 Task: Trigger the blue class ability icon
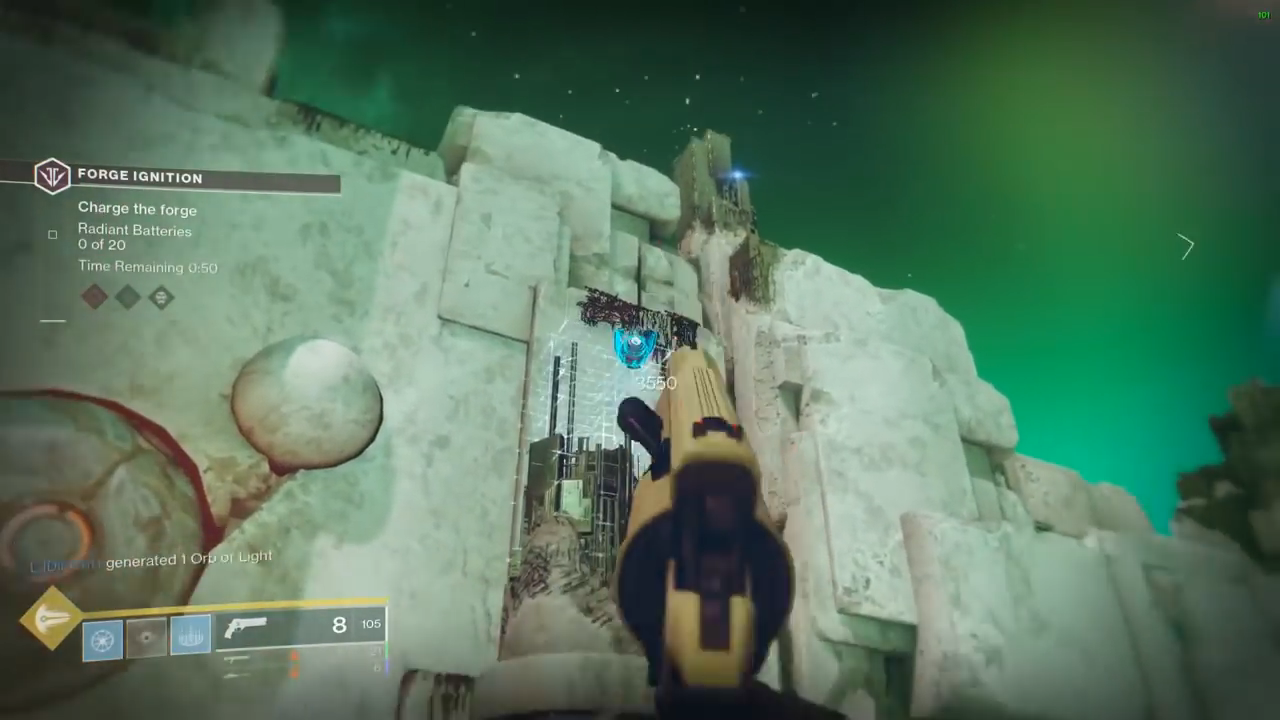190,635
